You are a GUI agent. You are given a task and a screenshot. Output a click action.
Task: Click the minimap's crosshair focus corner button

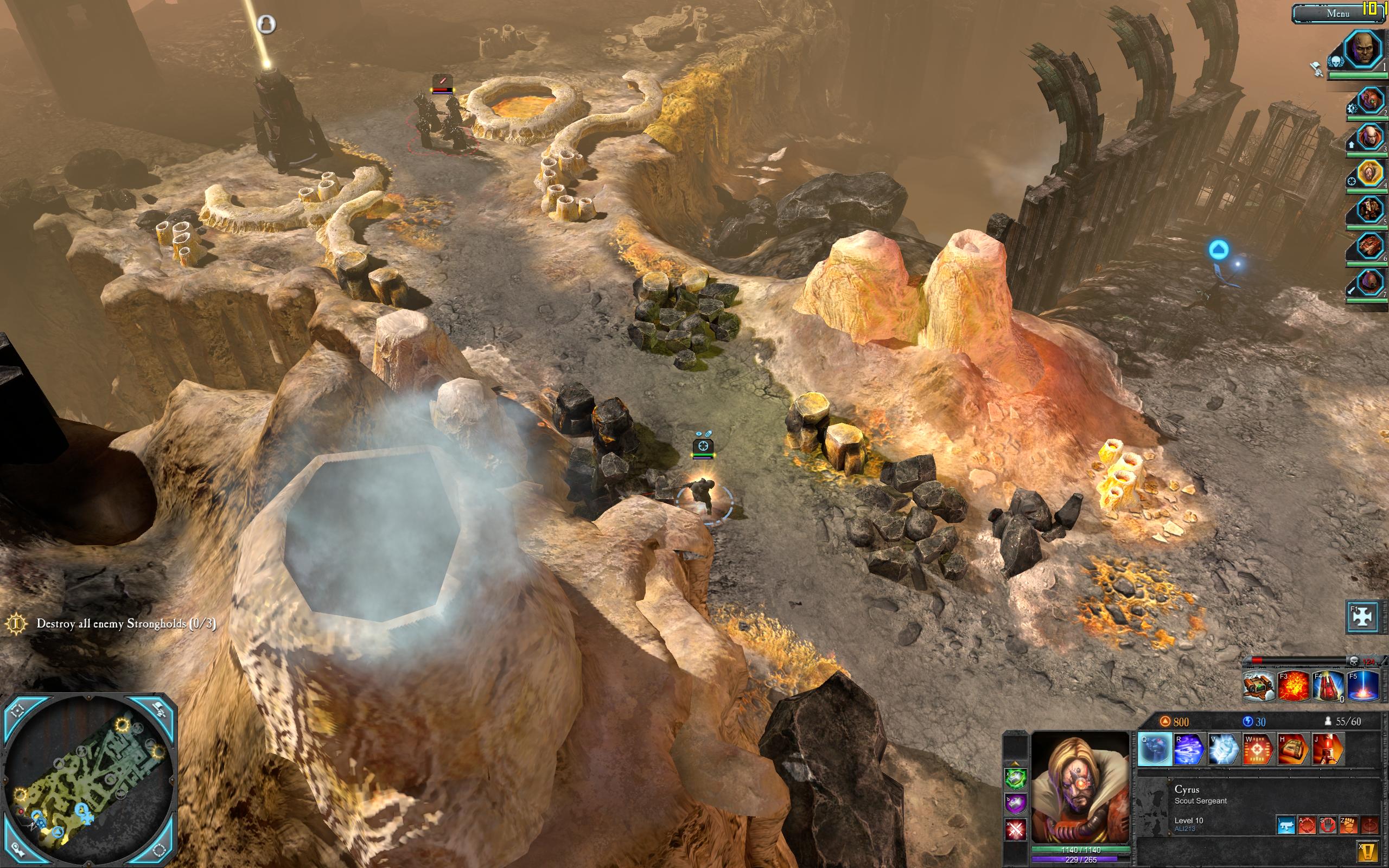[x=18, y=711]
